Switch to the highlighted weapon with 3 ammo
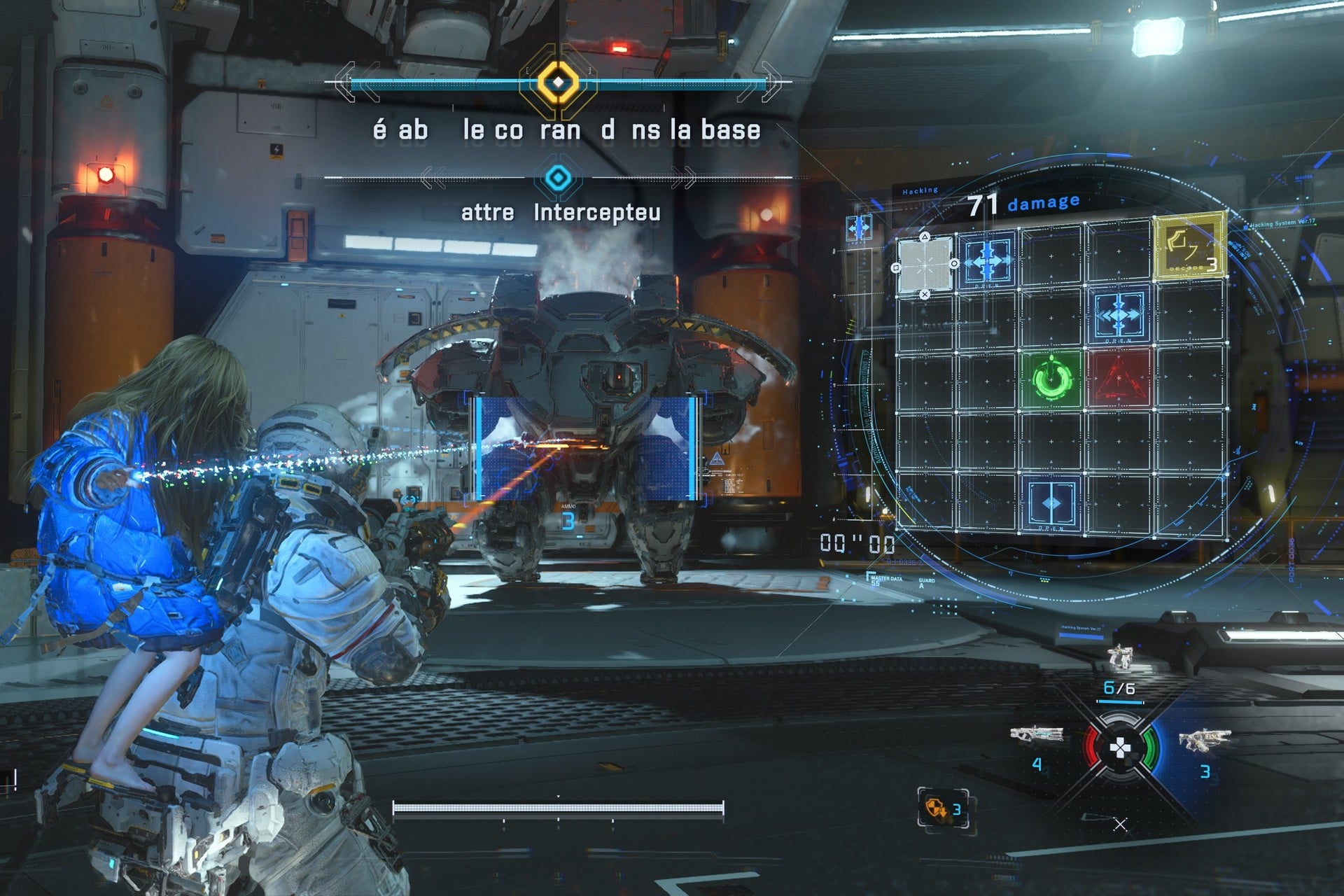Viewport: 1344px width, 896px height. [1204, 741]
